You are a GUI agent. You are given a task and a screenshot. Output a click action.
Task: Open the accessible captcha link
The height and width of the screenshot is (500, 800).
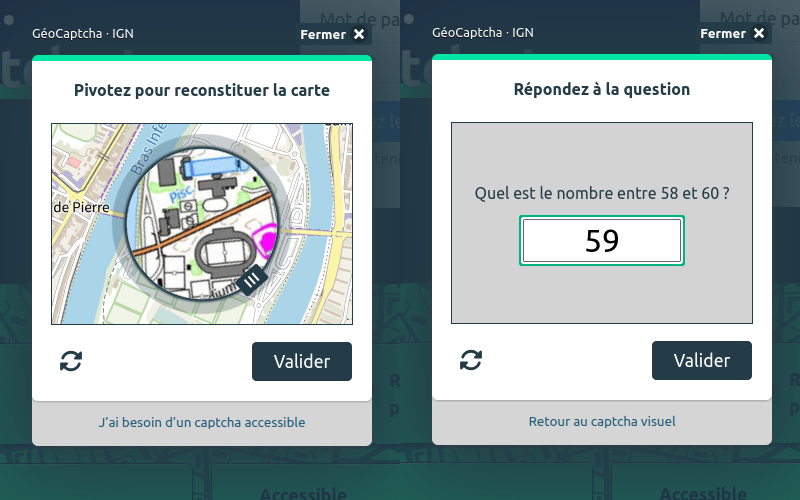pos(202,422)
